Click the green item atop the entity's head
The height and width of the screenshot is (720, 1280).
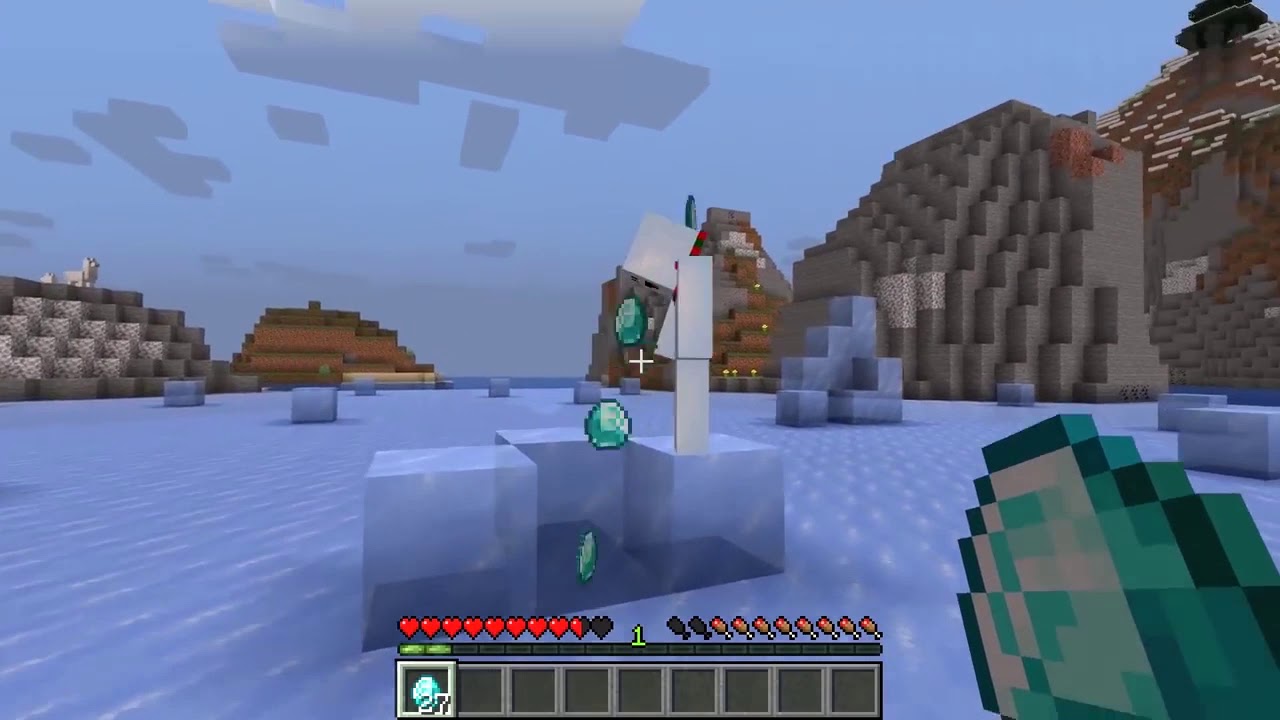pos(690,210)
